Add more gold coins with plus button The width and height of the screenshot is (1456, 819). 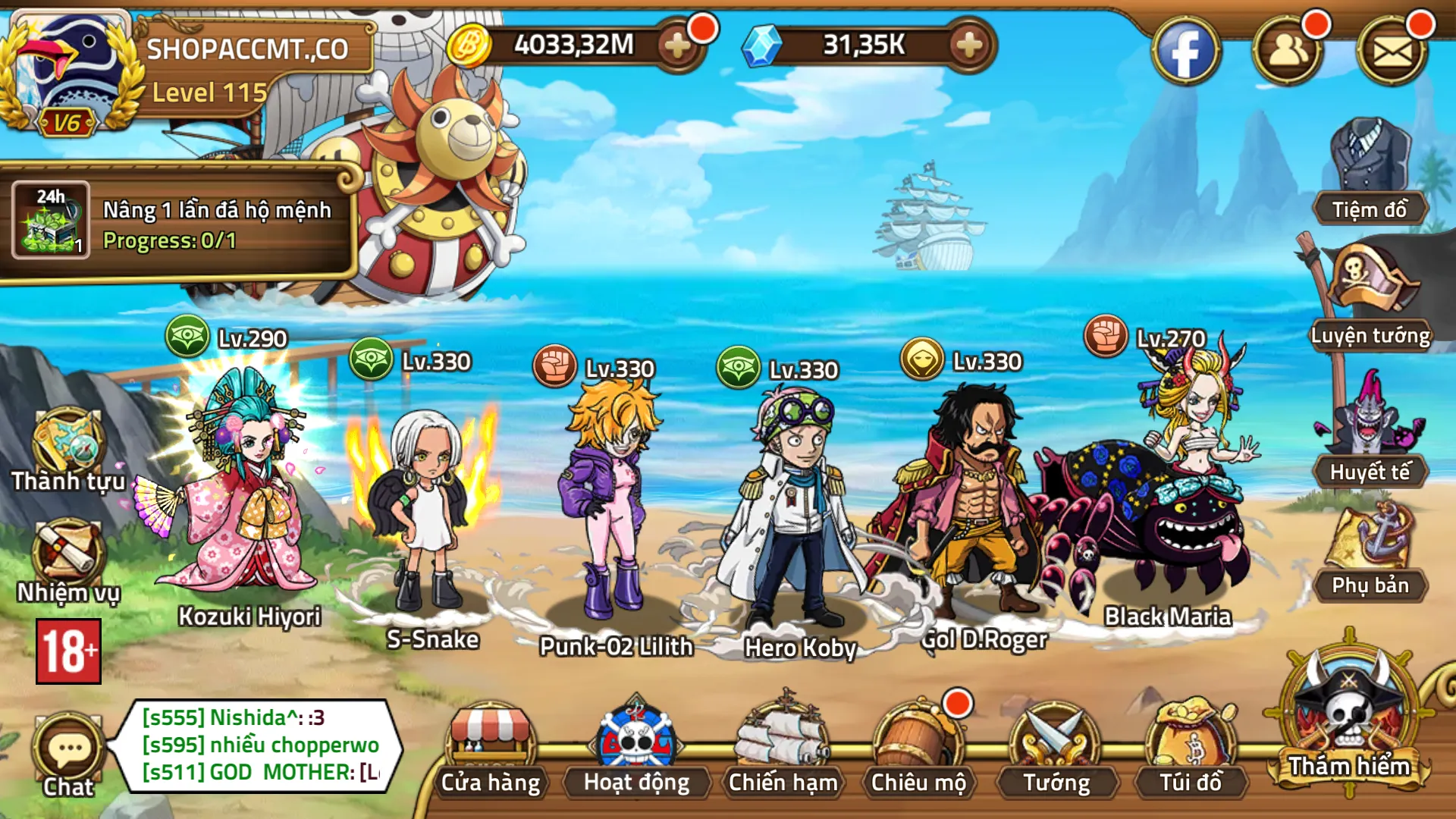(677, 46)
